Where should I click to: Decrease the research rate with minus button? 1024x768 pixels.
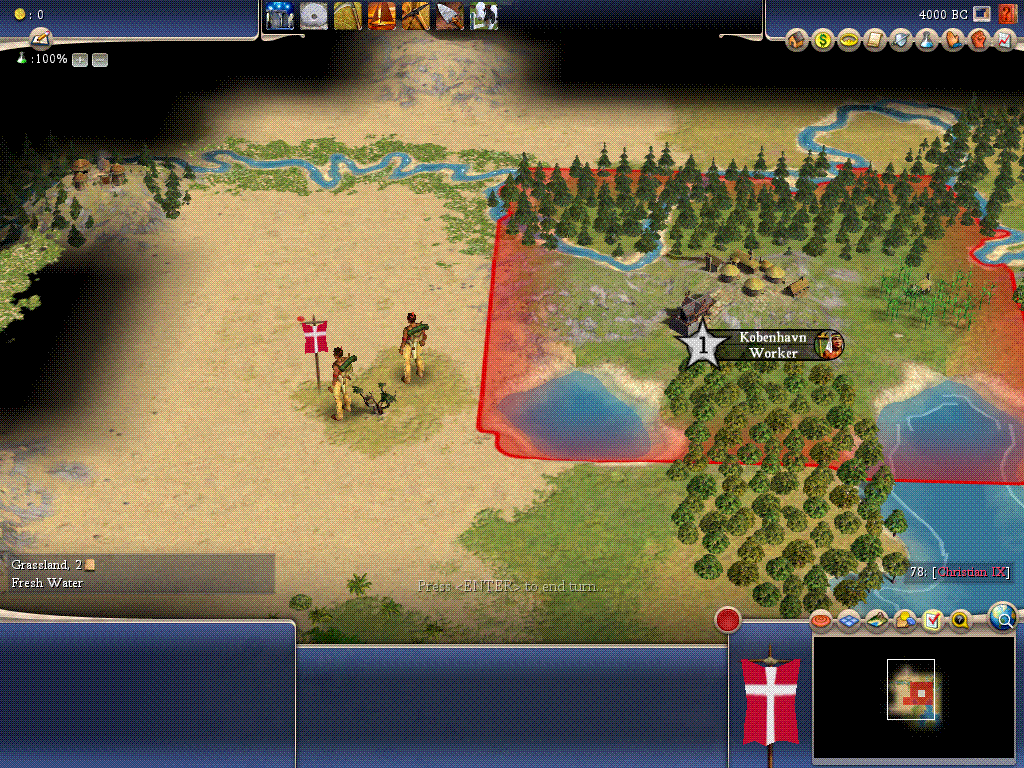100,60
